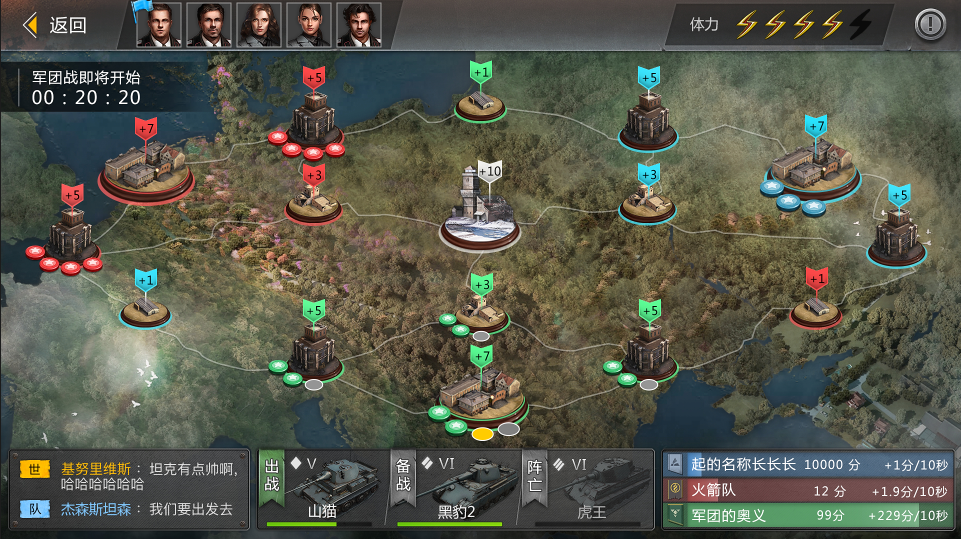Image resolution: width=961 pixels, height=539 pixels.
Task: Go back with the 返回 button
Action: (56, 25)
